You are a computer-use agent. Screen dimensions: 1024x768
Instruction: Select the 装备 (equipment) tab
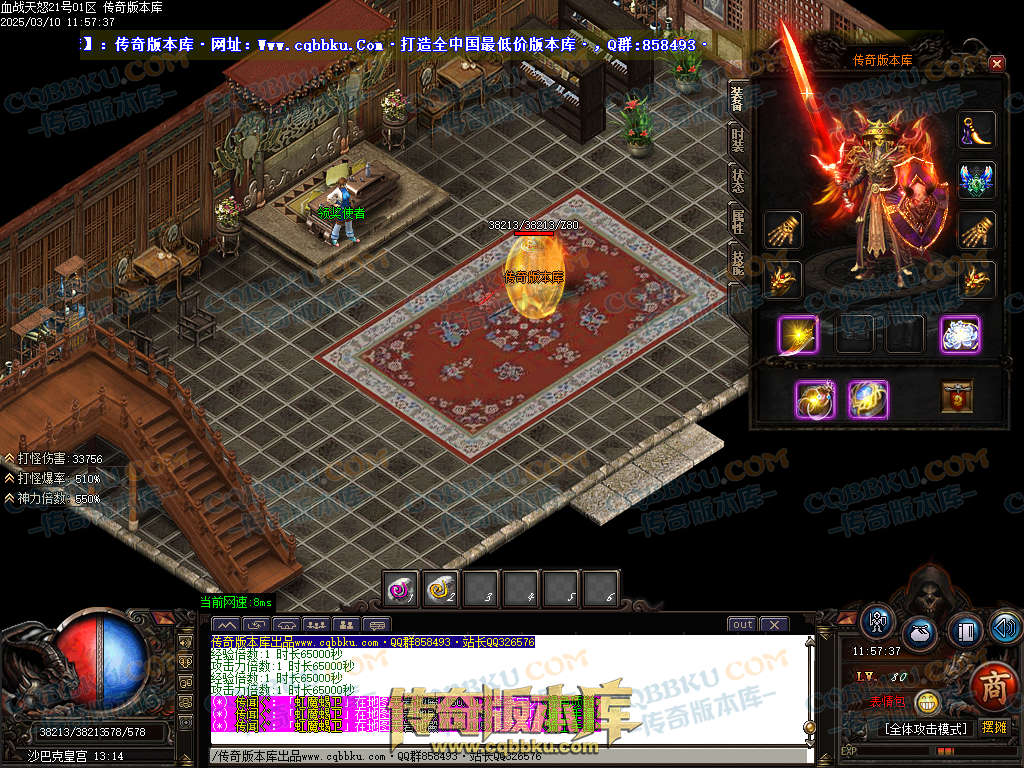737,98
